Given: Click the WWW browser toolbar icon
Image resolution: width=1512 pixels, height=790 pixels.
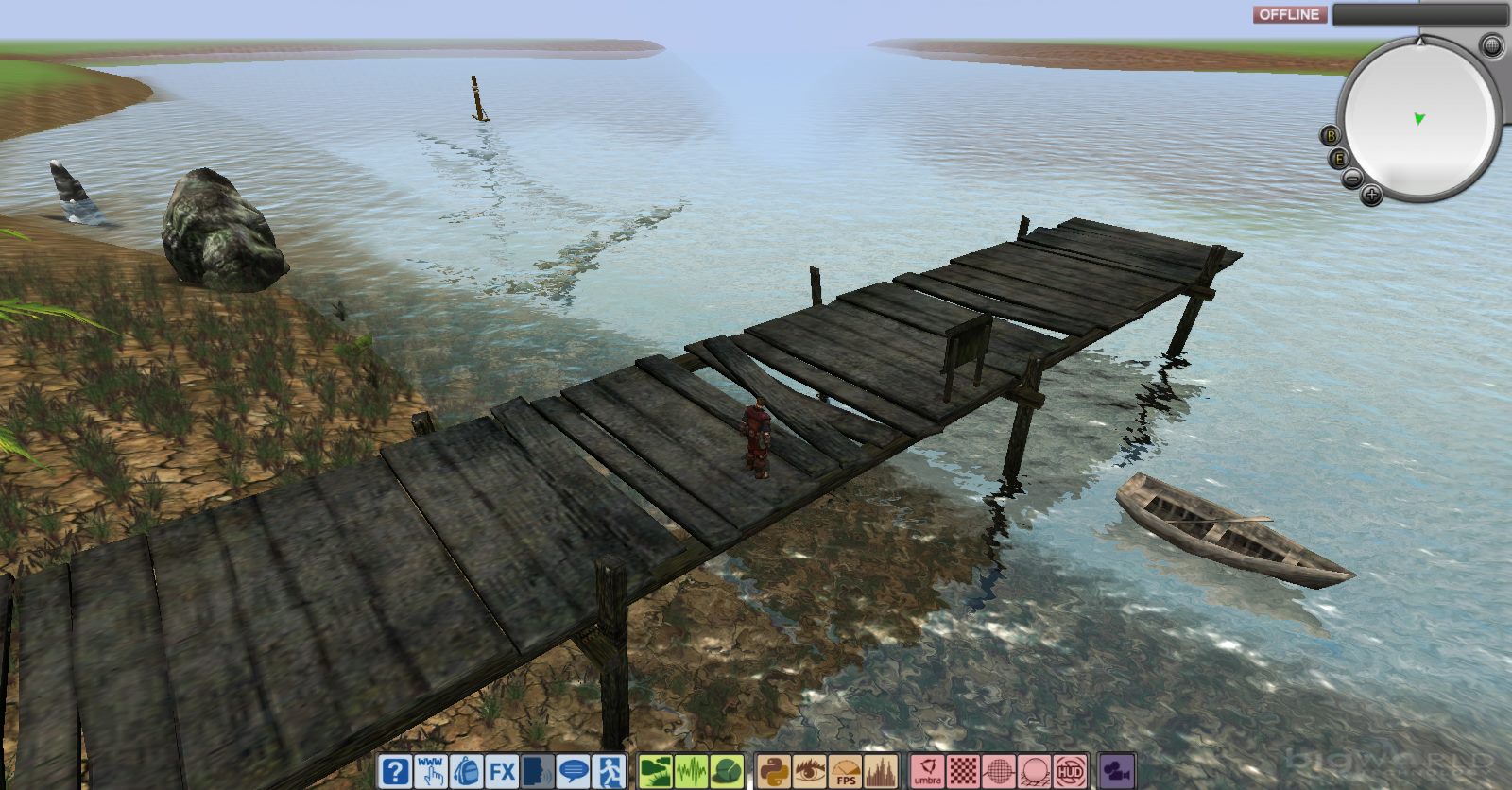Looking at the screenshot, I should [431, 771].
